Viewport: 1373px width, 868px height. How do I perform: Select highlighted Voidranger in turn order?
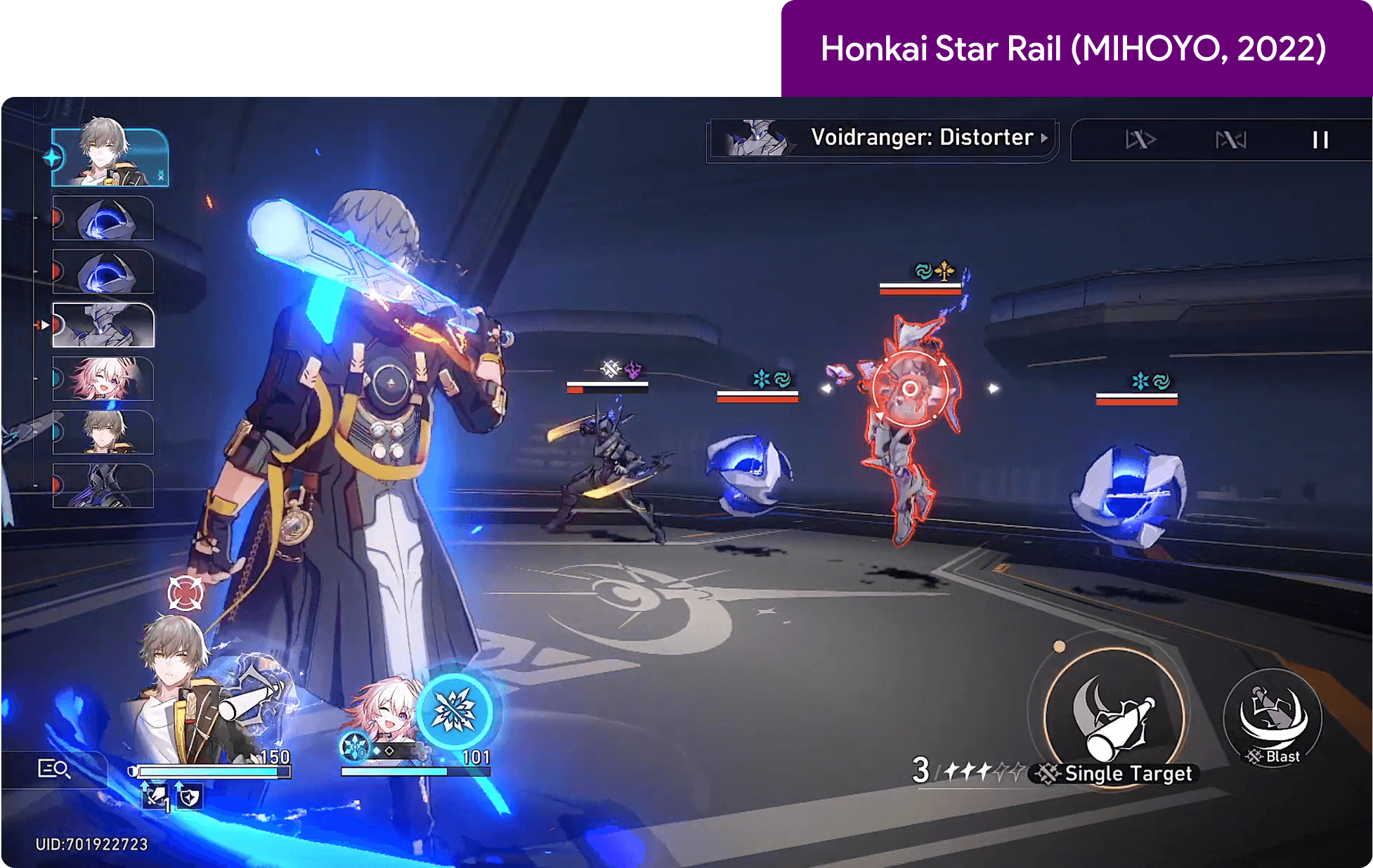pyautogui.click(x=103, y=325)
